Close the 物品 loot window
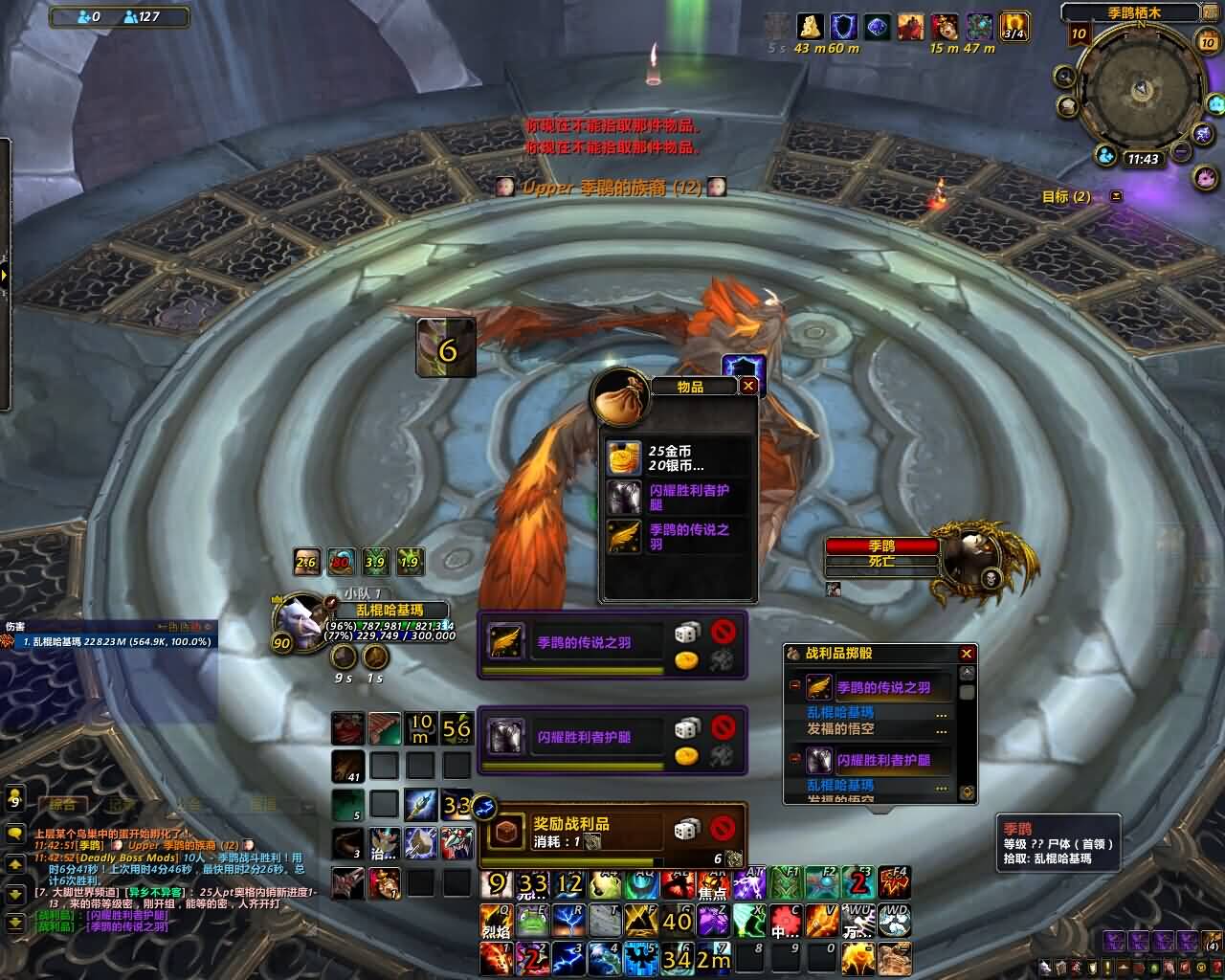 coord(748,386)
